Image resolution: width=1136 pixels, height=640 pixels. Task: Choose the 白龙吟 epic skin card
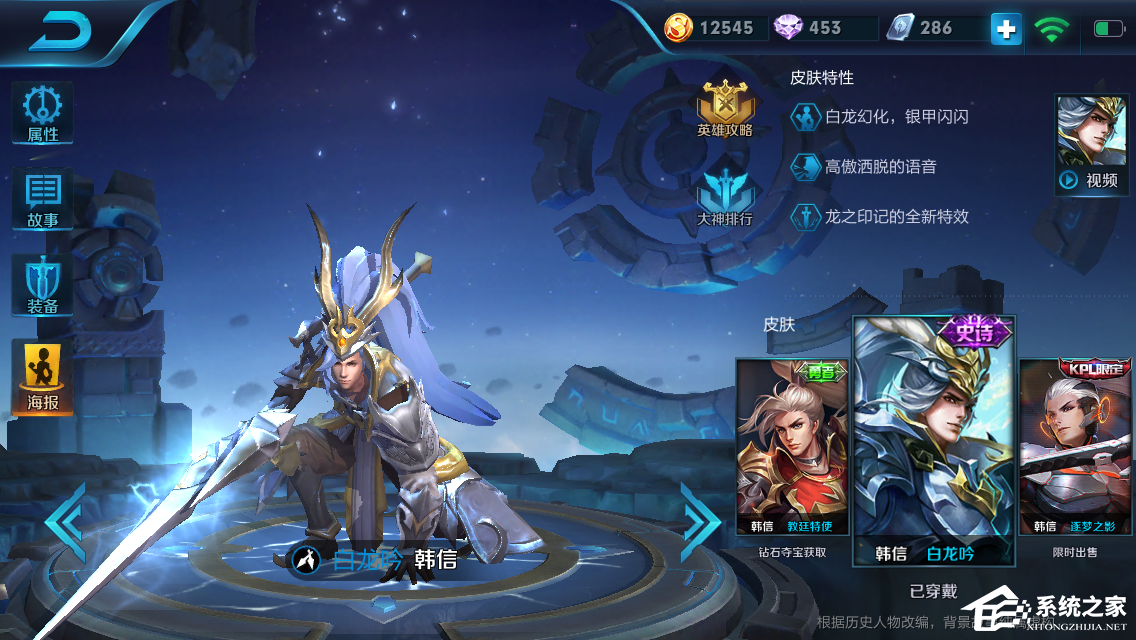933,442
